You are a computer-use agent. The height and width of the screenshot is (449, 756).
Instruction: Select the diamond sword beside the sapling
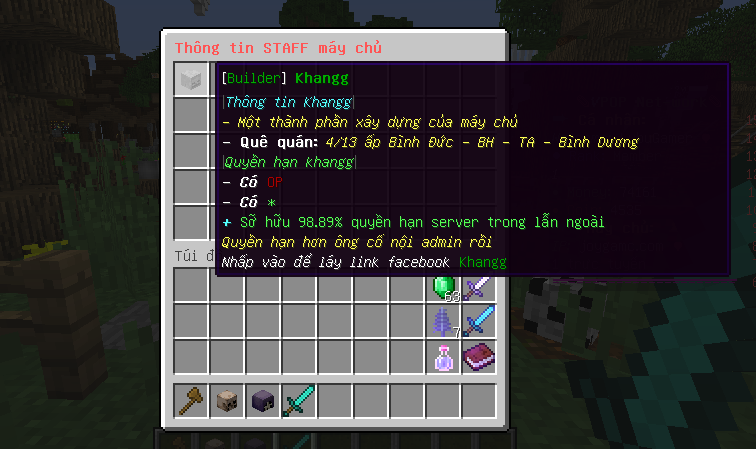(x=479, y=322)
